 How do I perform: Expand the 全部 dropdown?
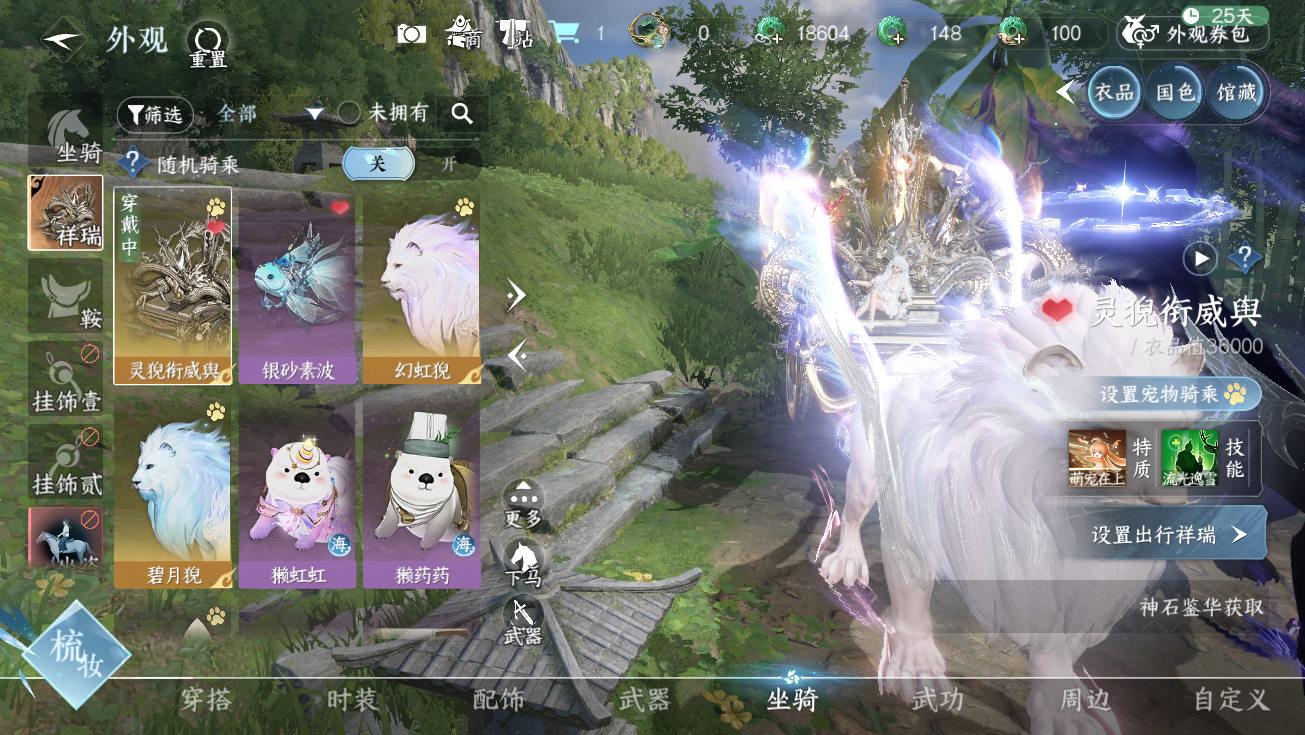point(314,114)
